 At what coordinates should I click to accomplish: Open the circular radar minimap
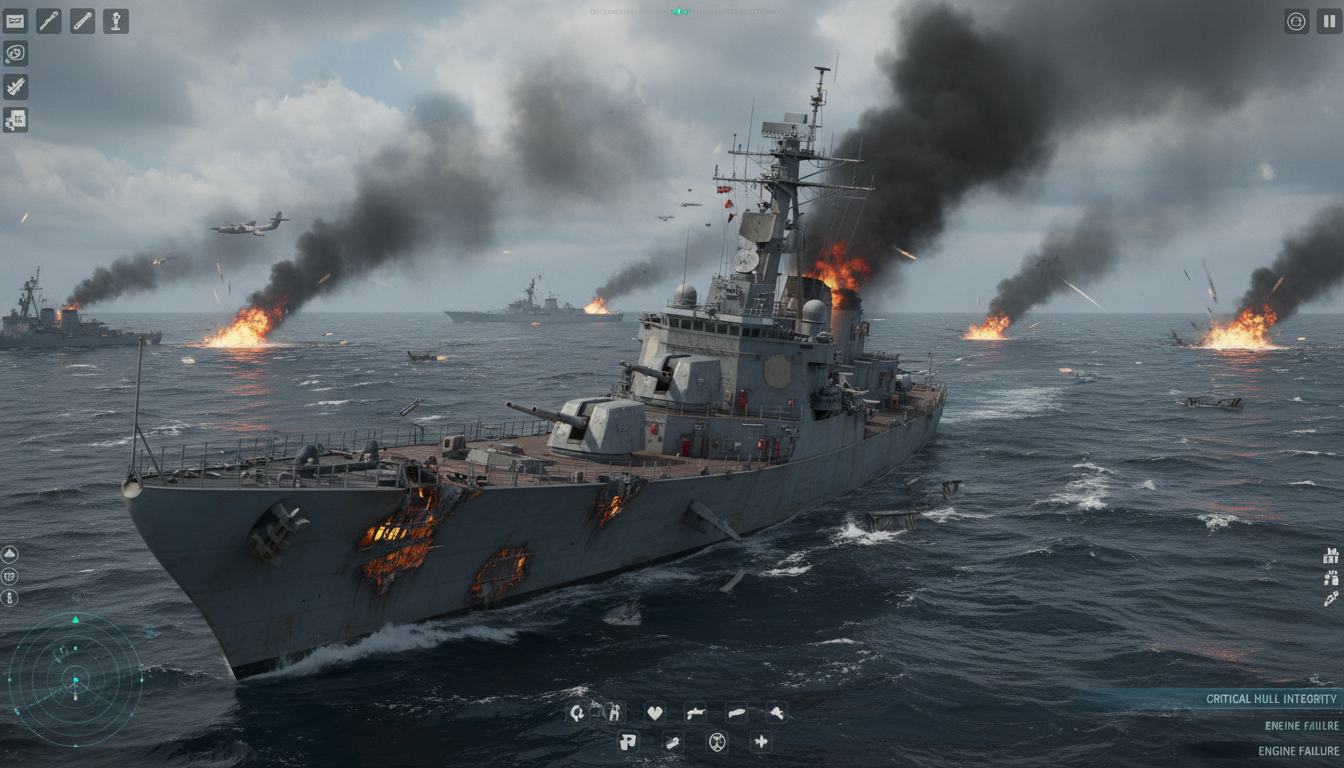click(x=75, y=680)
